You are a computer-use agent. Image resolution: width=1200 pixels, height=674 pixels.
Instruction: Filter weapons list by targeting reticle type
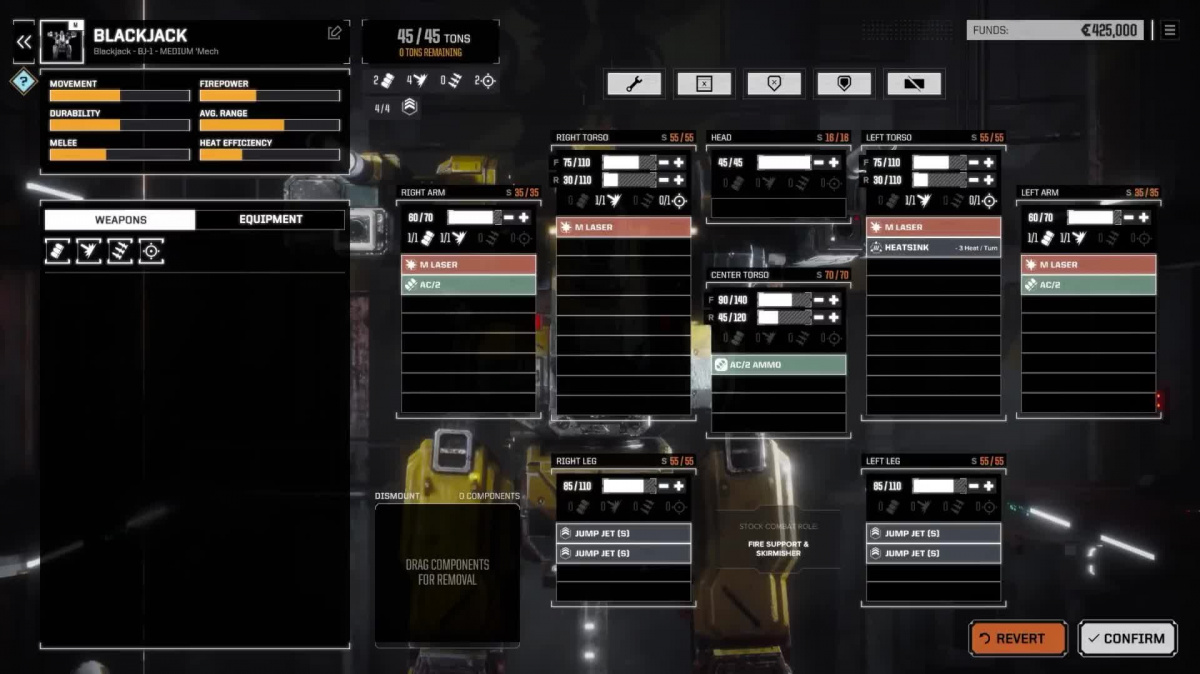point(151,251)
